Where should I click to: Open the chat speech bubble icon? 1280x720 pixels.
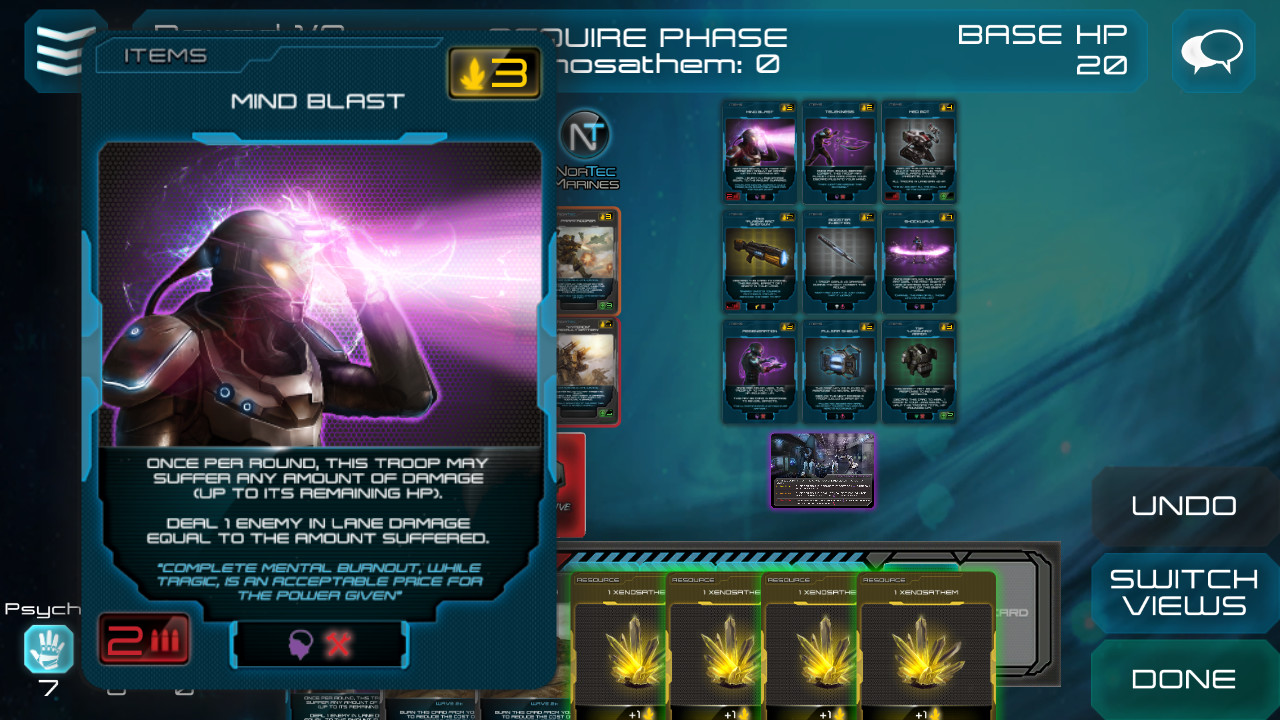[1212, 52]
